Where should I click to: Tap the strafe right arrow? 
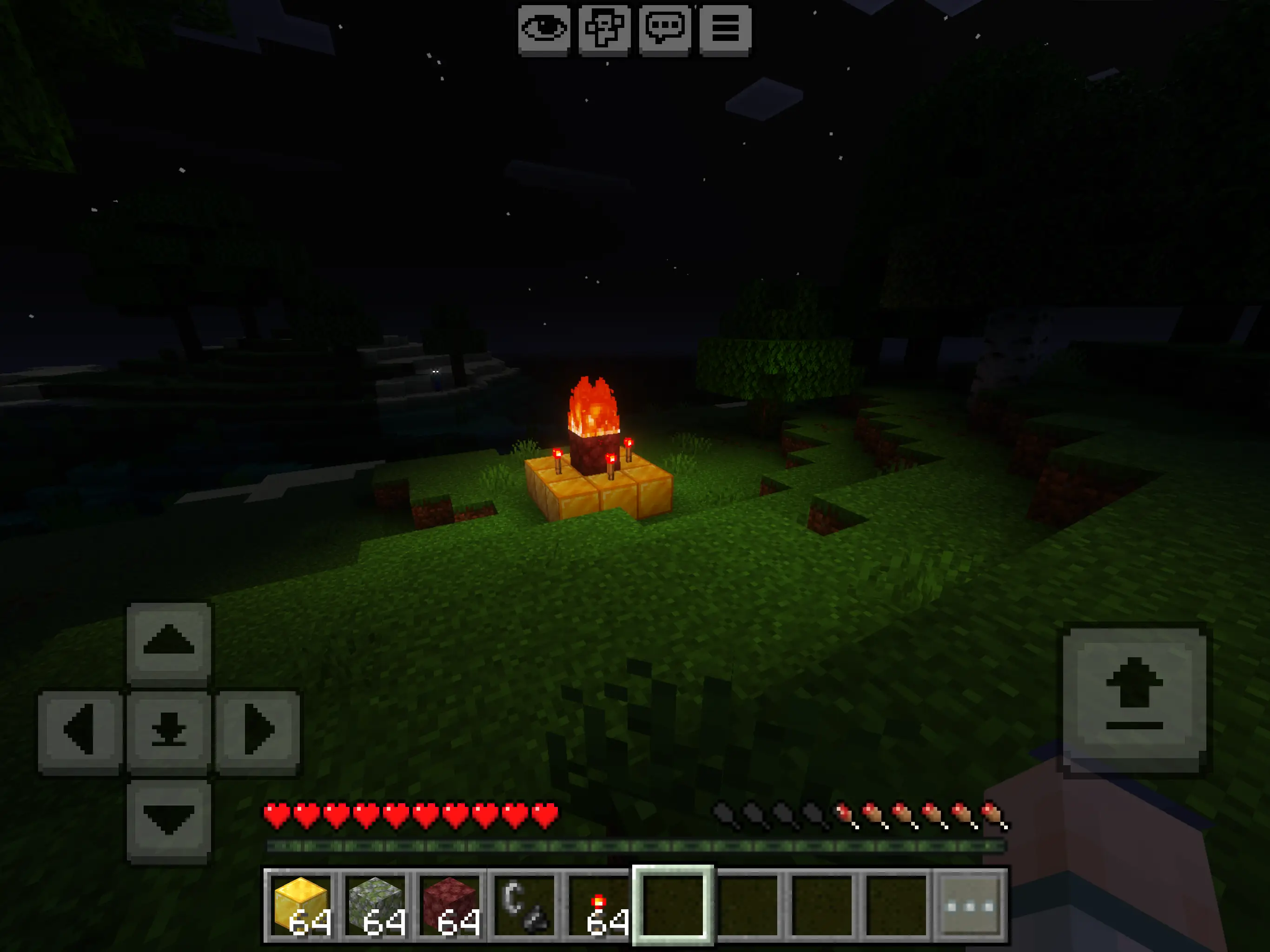point(258,730)
